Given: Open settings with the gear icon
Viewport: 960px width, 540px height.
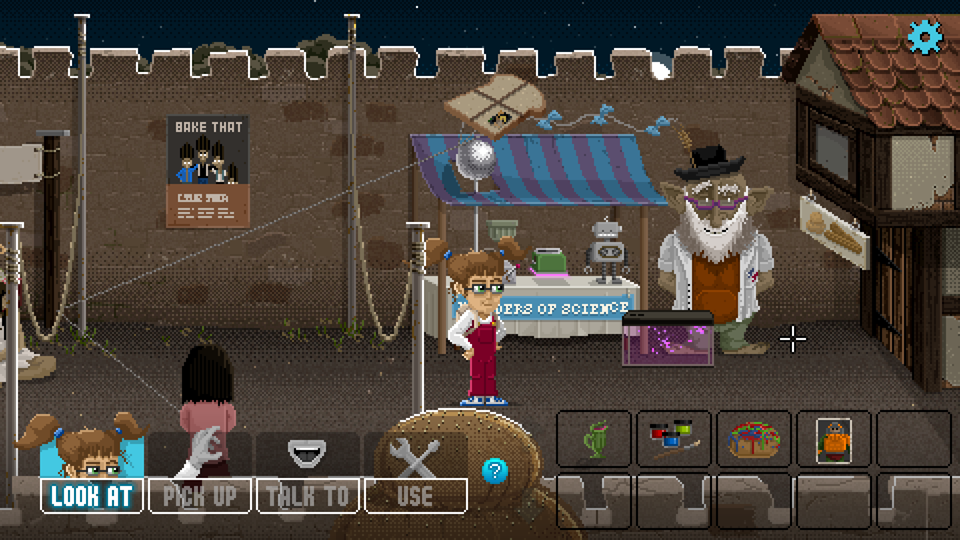Looking at the screenshot, I should [925, 37].
